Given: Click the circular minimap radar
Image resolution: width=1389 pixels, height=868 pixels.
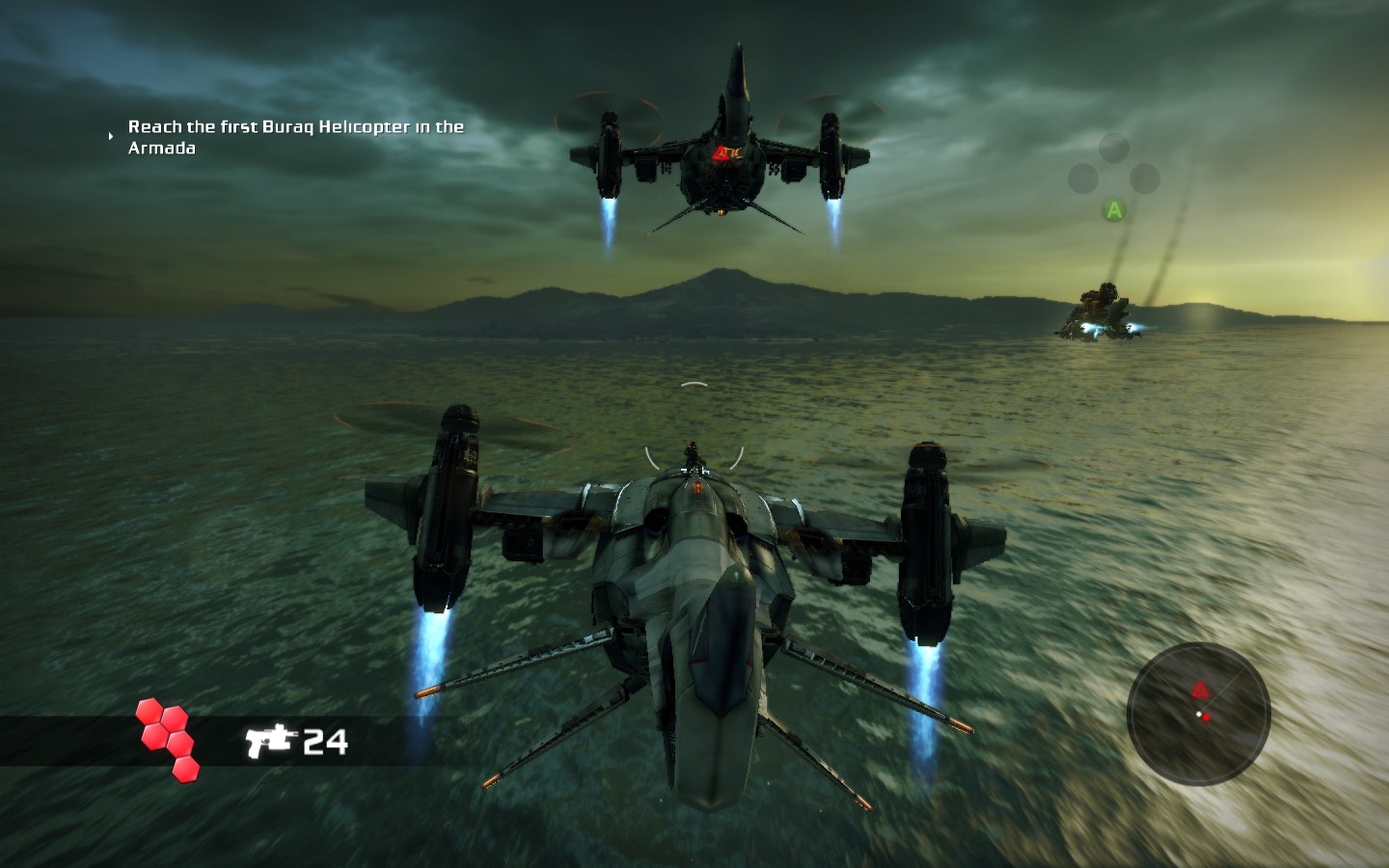Looking at the screenshot, I should click(1198, 715).
